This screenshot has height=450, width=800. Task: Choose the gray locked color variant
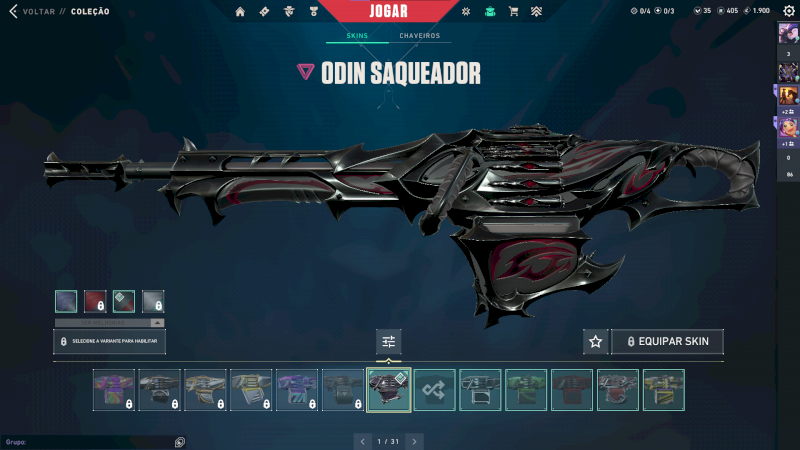153,300
